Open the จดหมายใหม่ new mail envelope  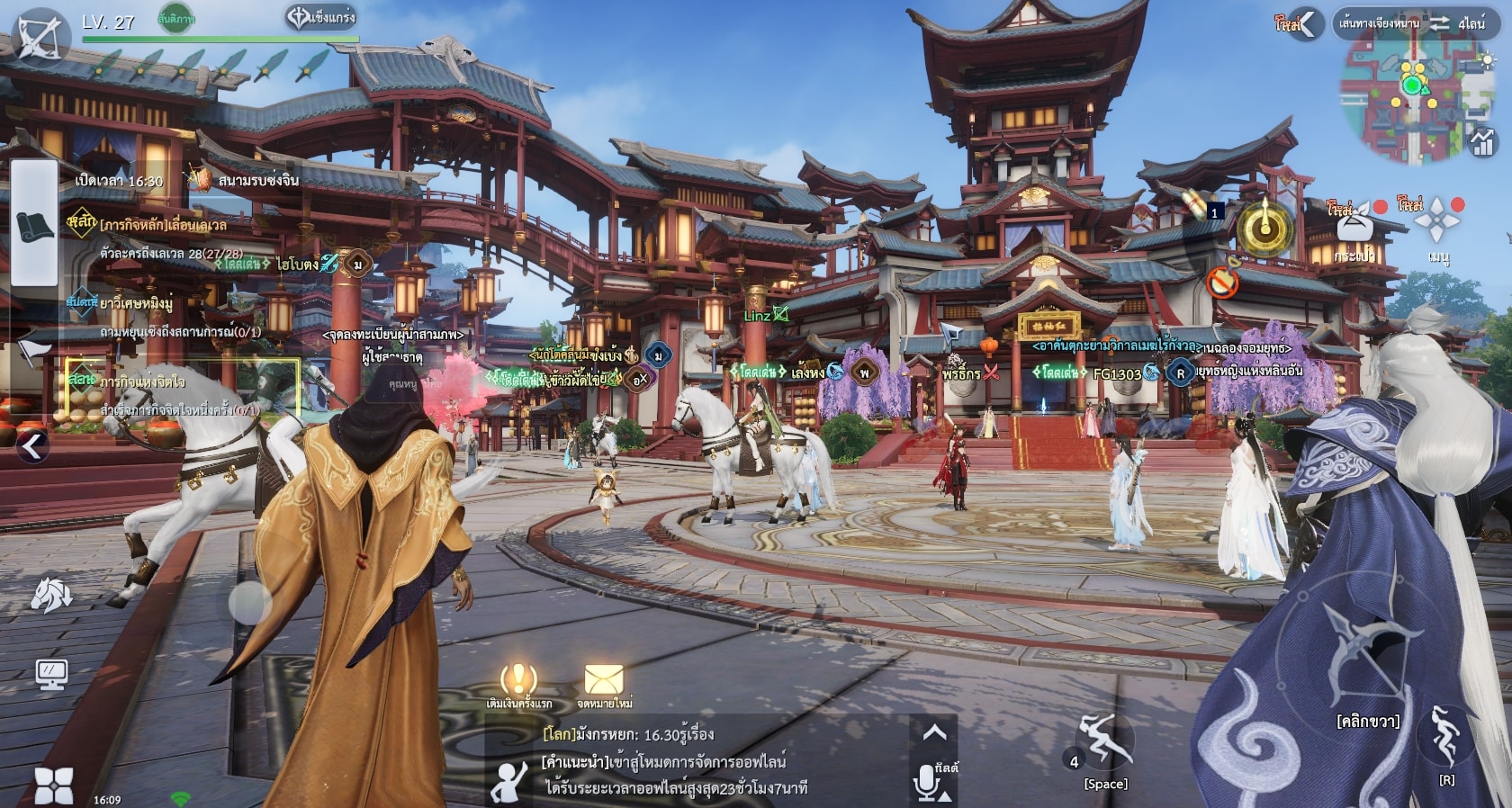[x=604, y=686]
